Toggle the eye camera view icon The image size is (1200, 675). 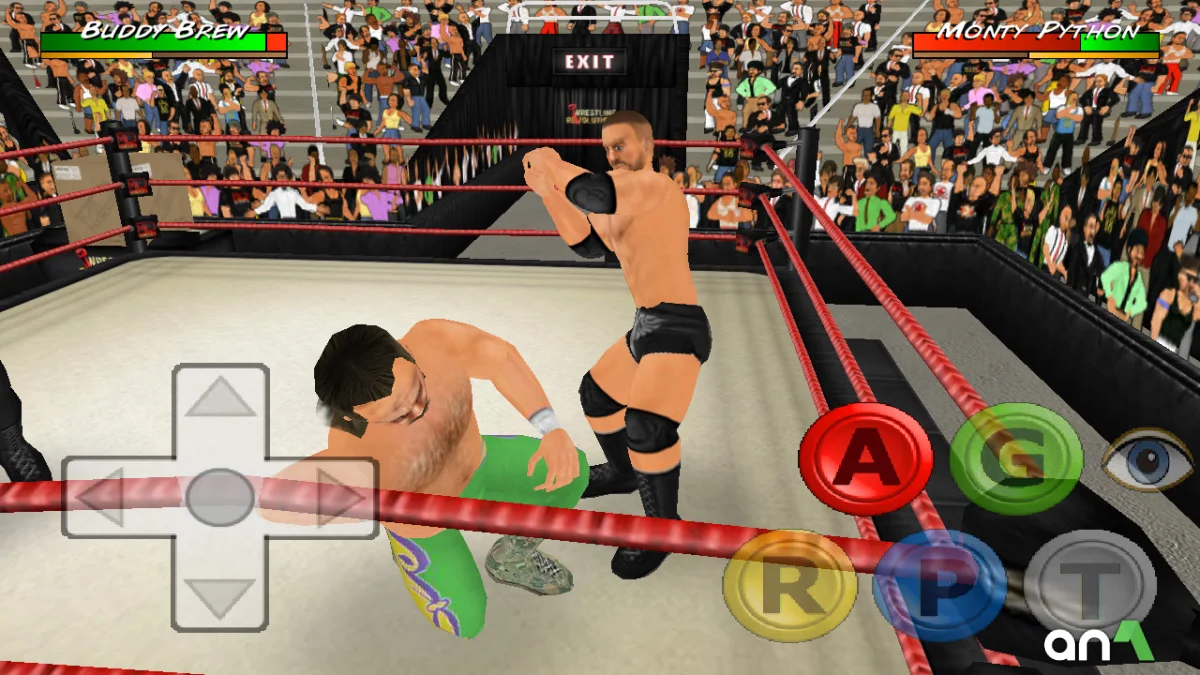pyautogui.click(x=1148, y=459)
